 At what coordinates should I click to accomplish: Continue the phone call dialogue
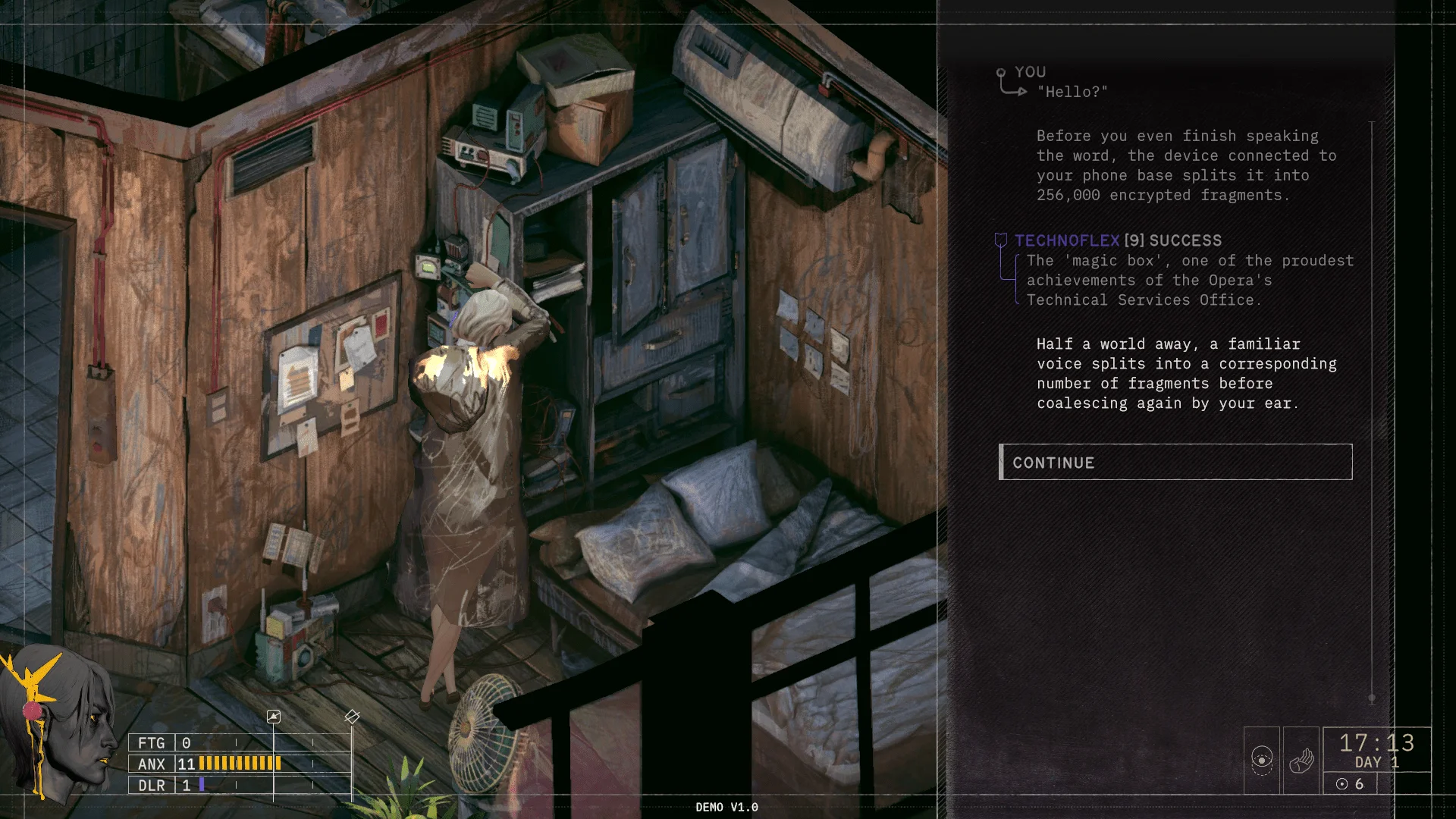click(x=1175, y=462)
